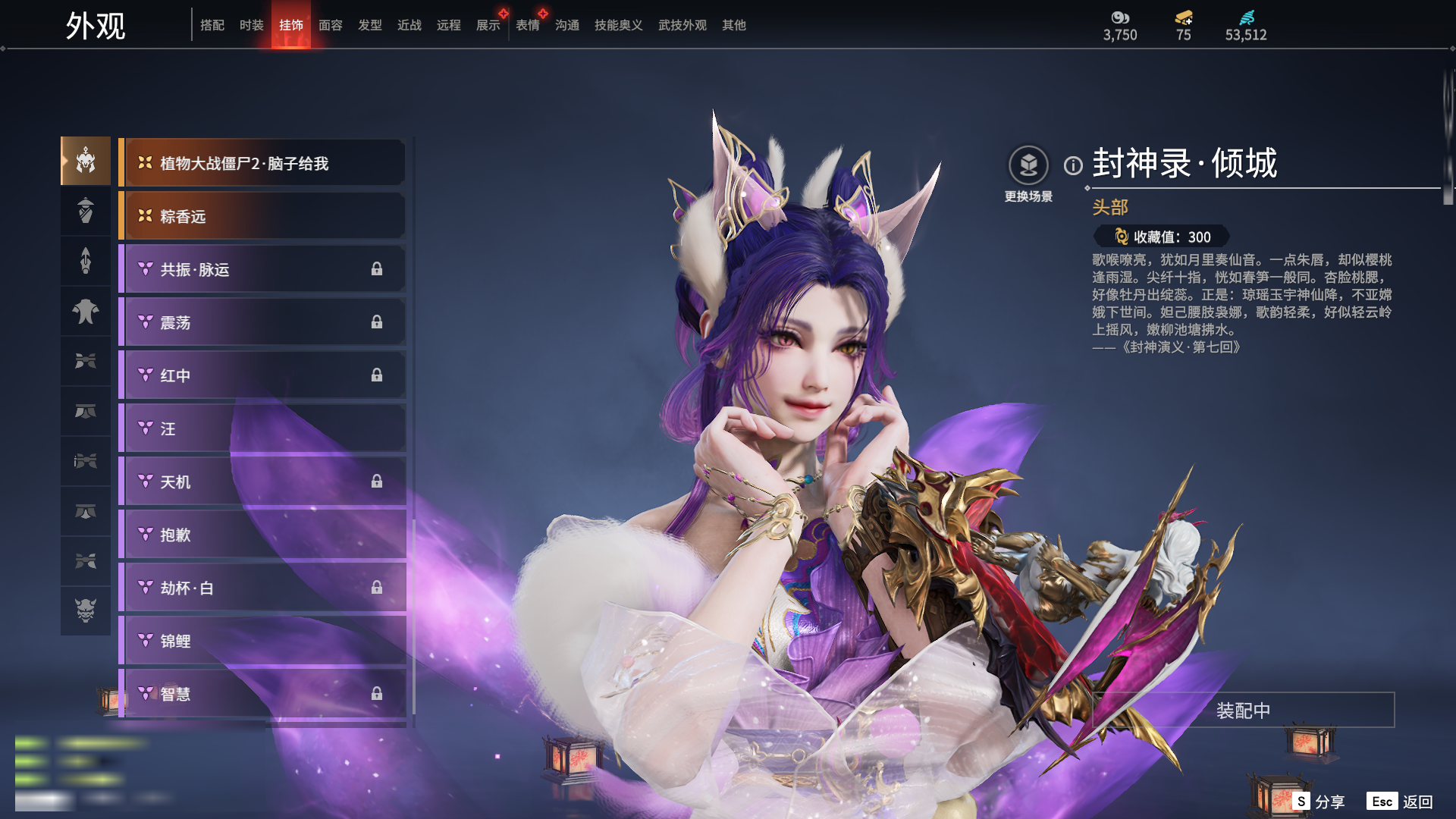Select the 发型 tab
Image resolution: width=1456 pixels, height=819 pixels.
coord(369,25)
